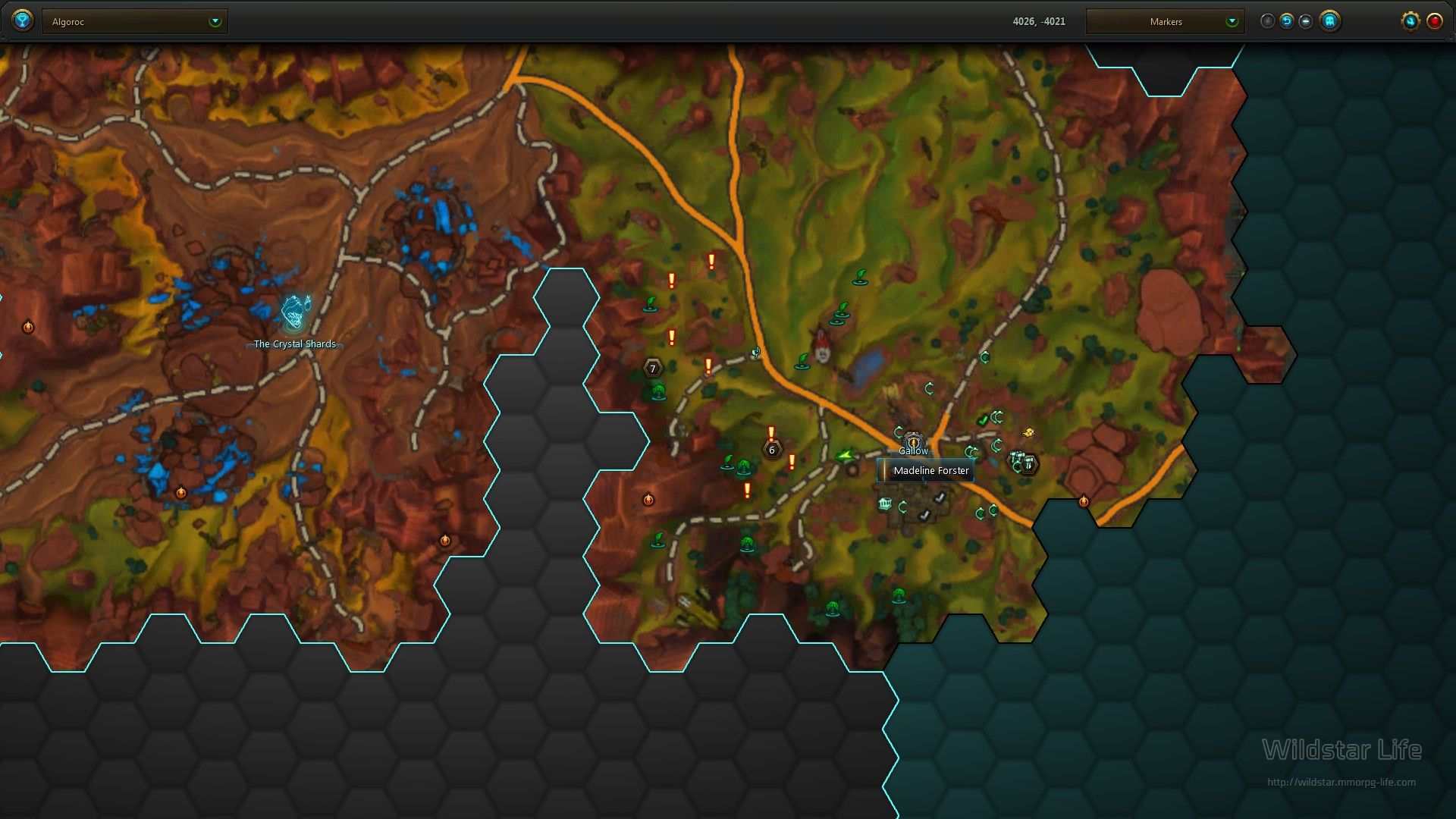Select the bank building marker icon
This screenshot has width=1456, height=819.
point(884,504)
